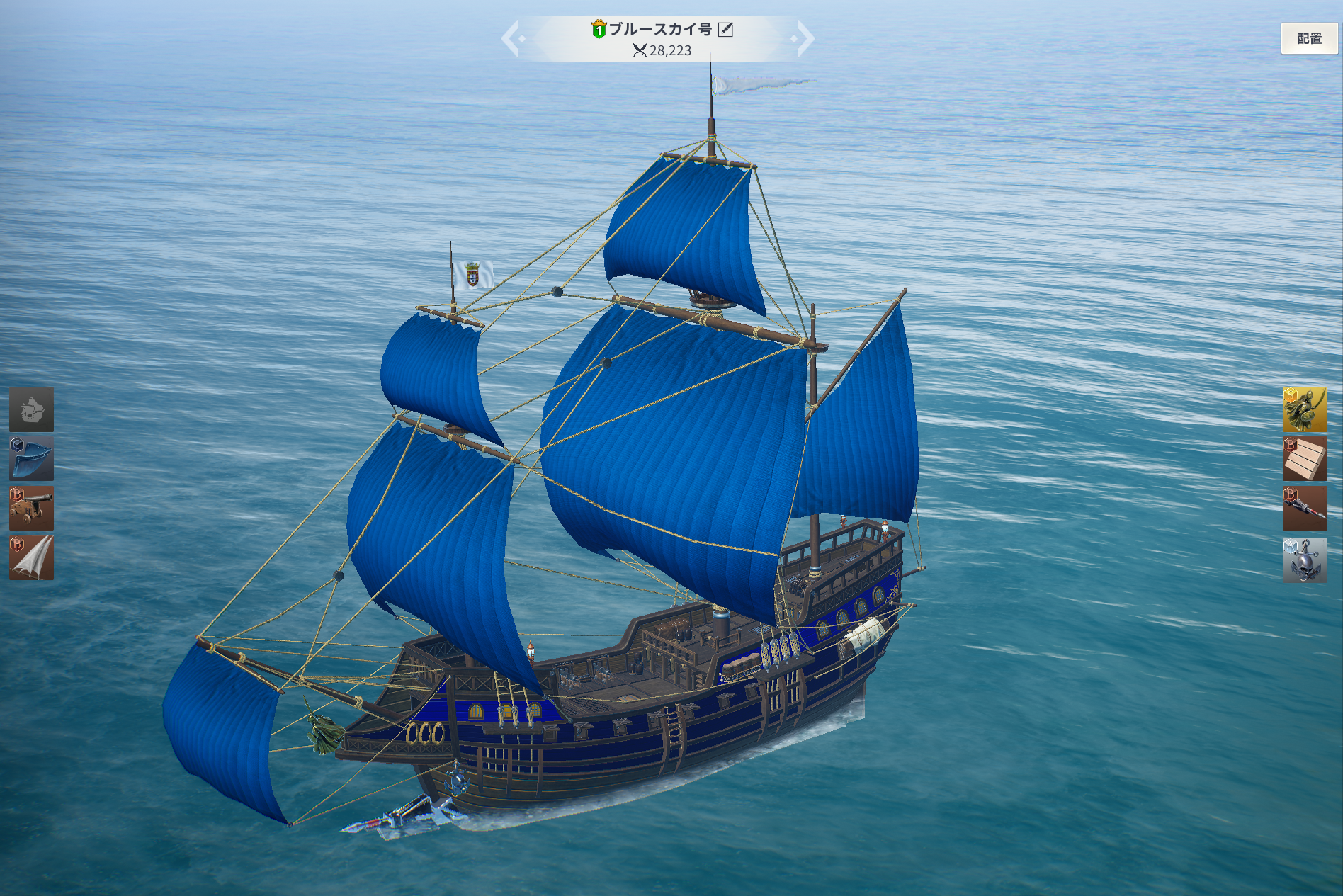Select the greyed ship hull slot
Viewport: 1343px width, 896px height.
(31, 409)
